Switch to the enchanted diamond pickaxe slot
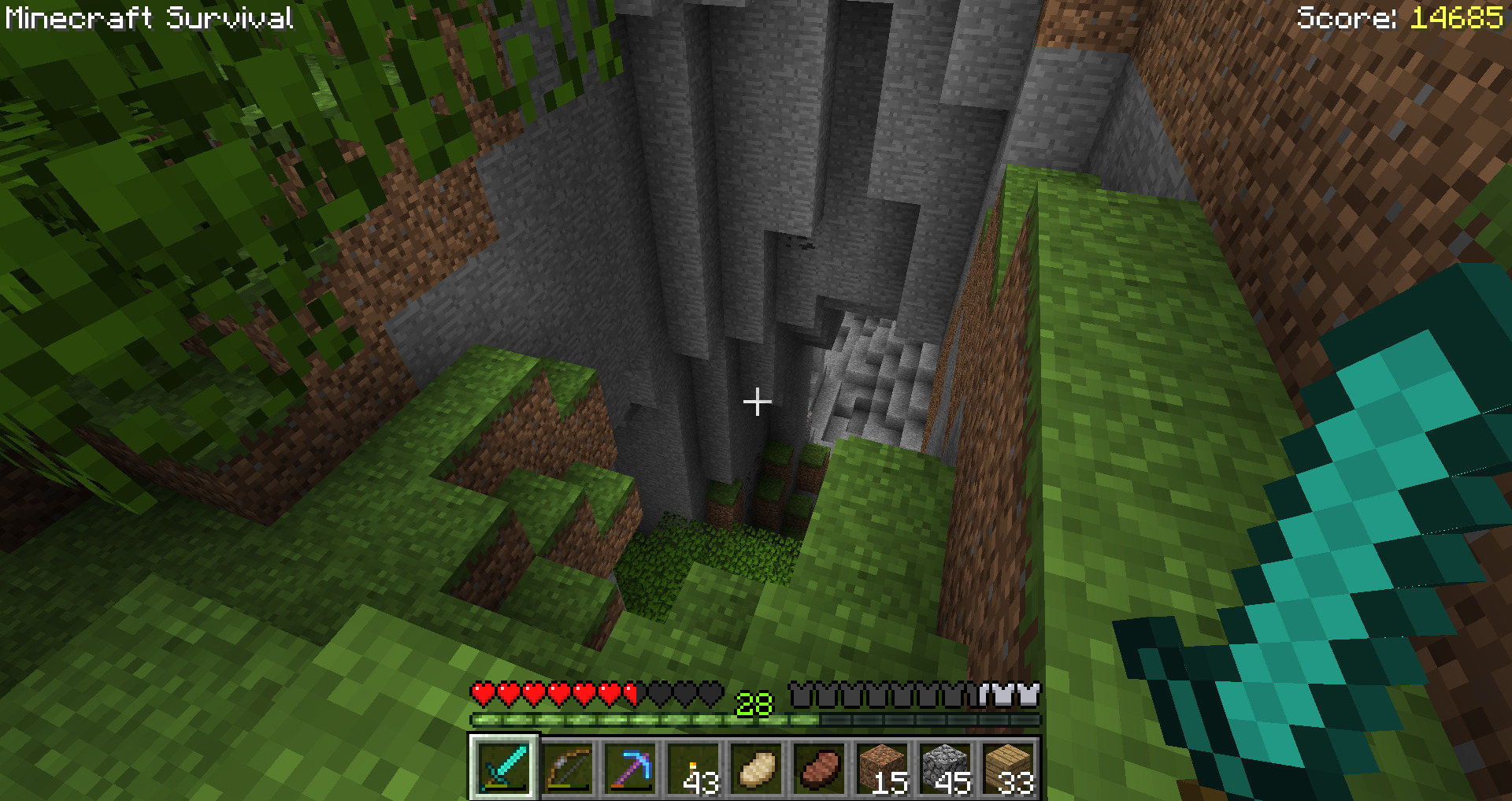 pyautogui.click(x=631, y=767)
